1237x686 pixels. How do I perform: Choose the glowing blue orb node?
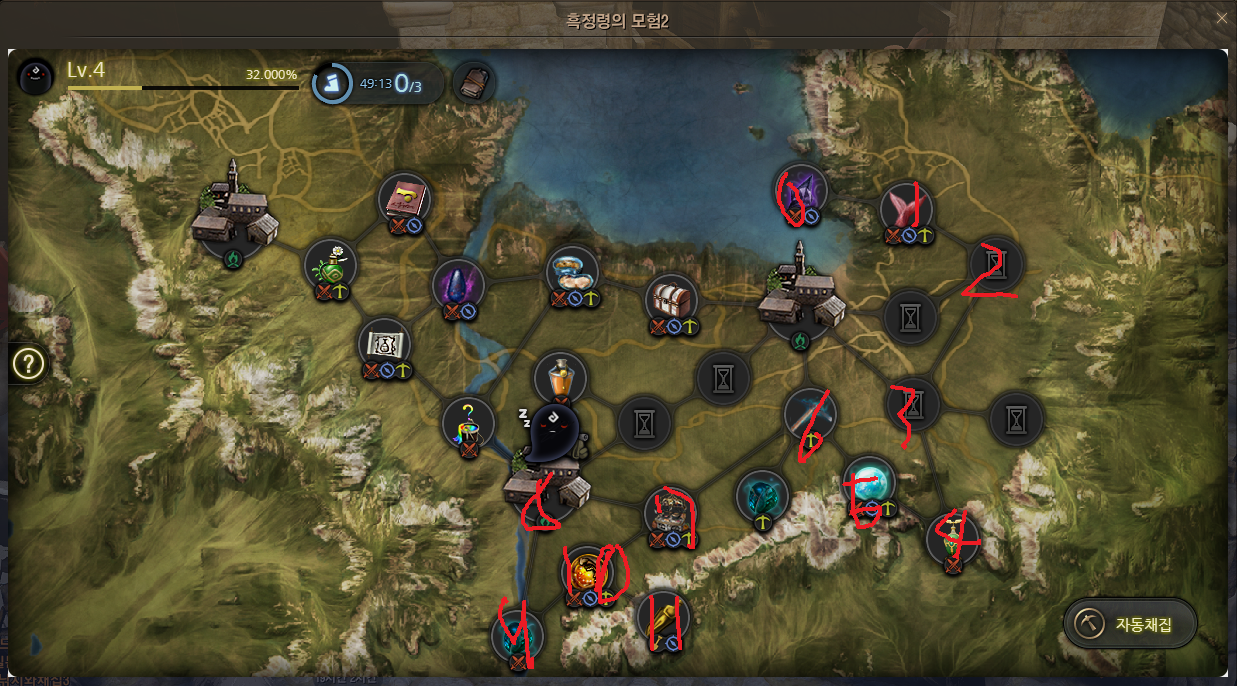click(868, 482)
